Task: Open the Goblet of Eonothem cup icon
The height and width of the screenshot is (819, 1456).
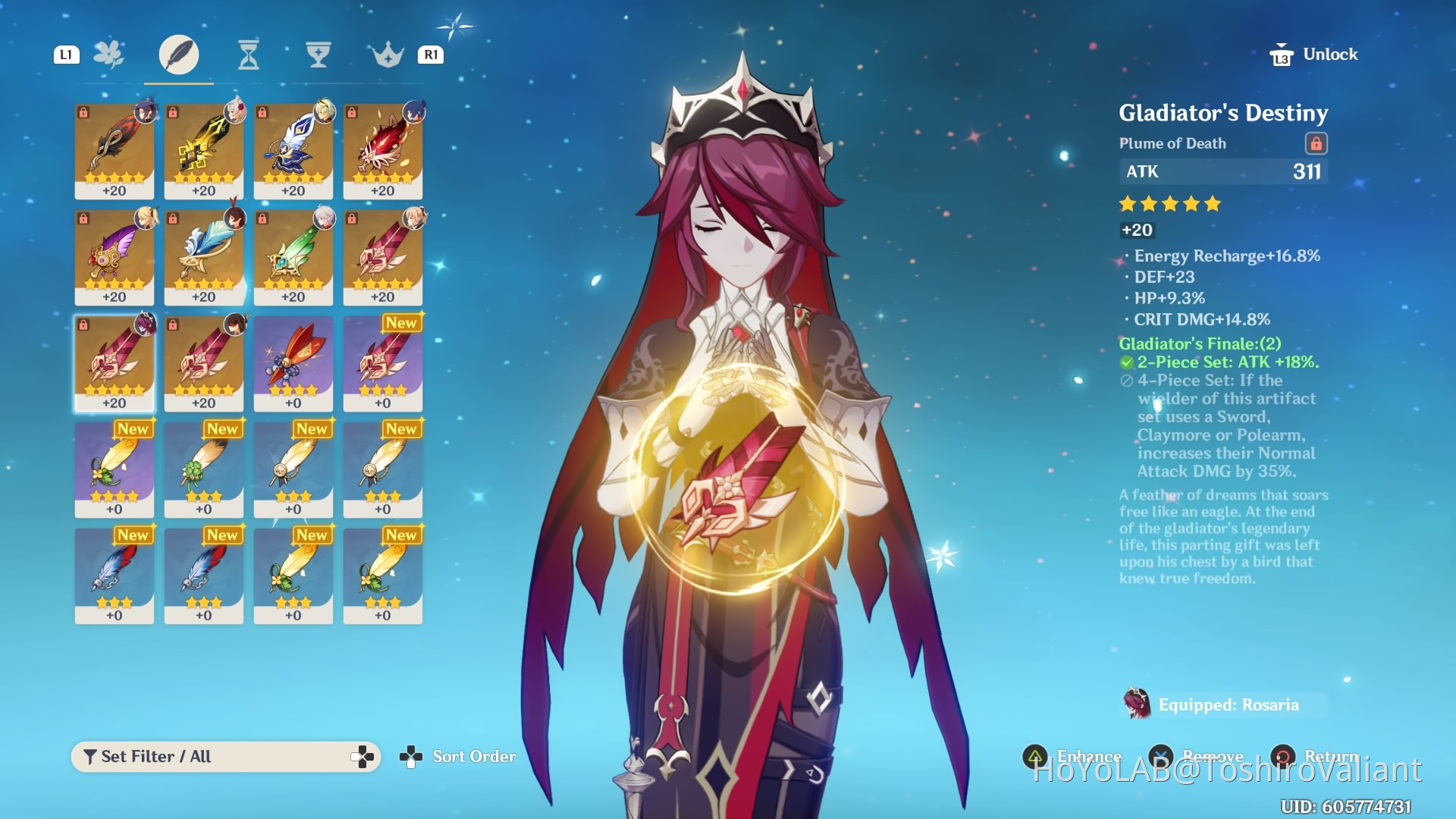Action: coord(318,55)
